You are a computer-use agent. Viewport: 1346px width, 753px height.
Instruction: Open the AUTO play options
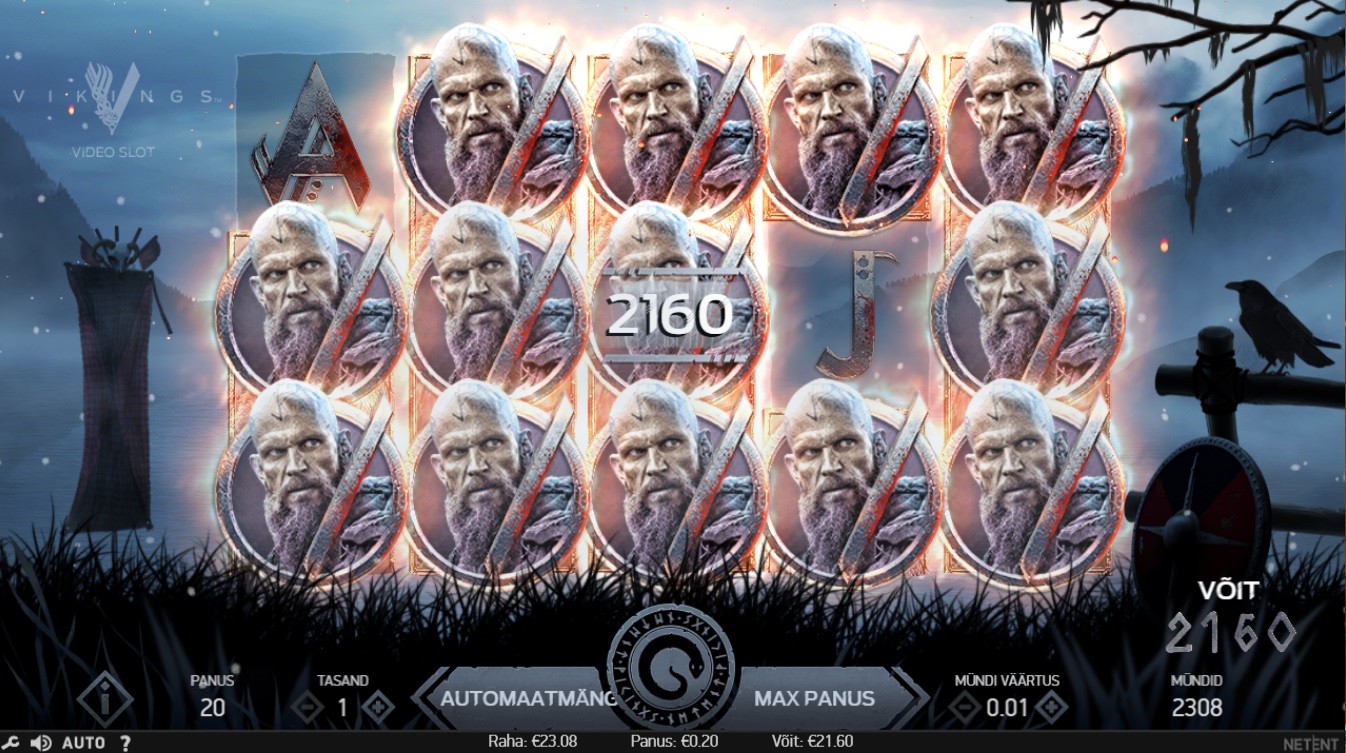point(83,743)
